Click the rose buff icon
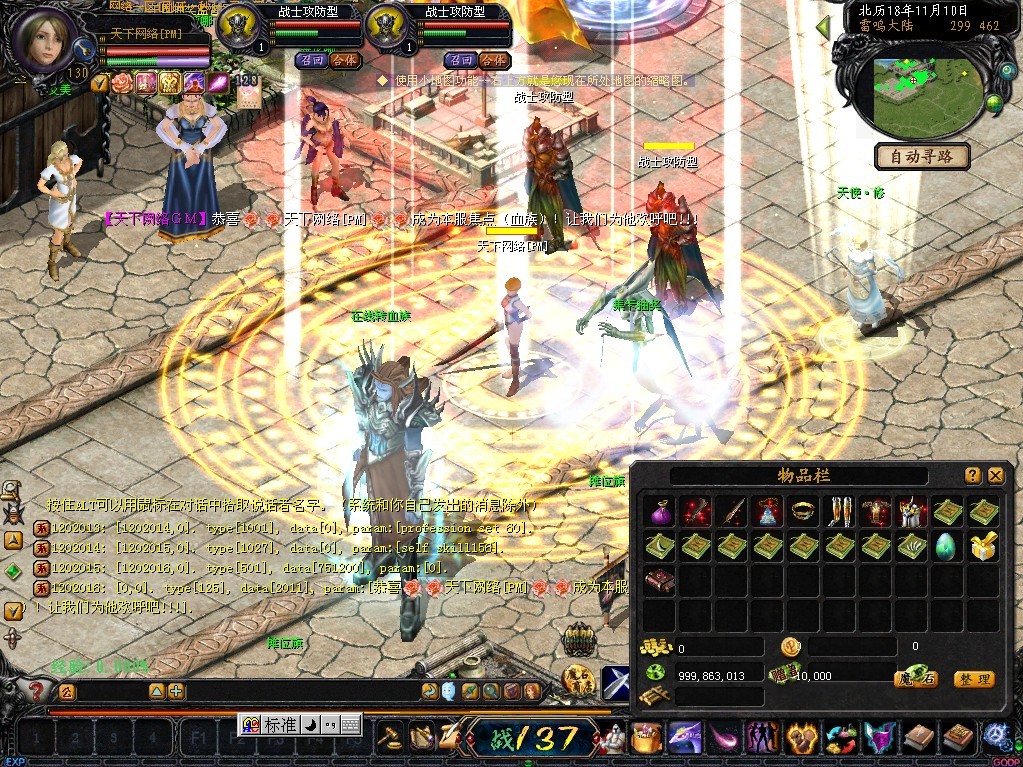The image size is (1023, 767). point(122,83)
